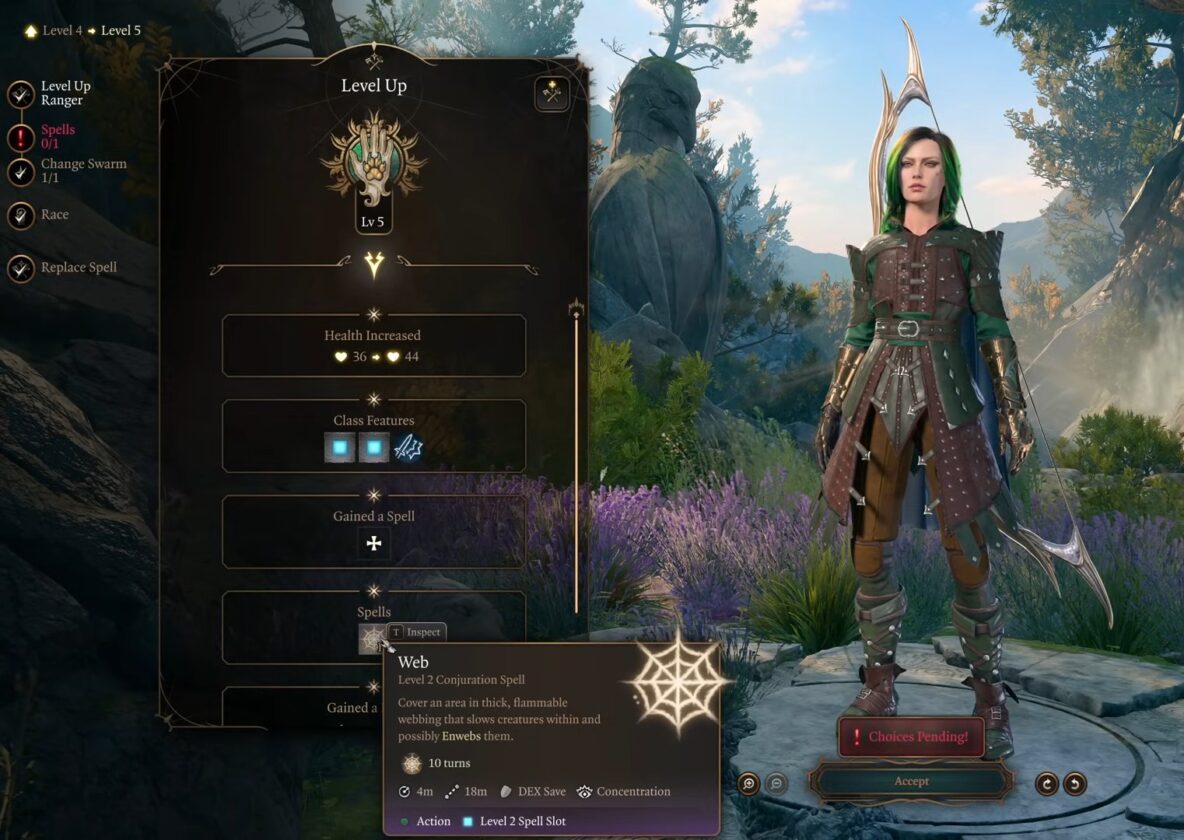Click the cross-shaped gained spell icon

coord(374,544)
